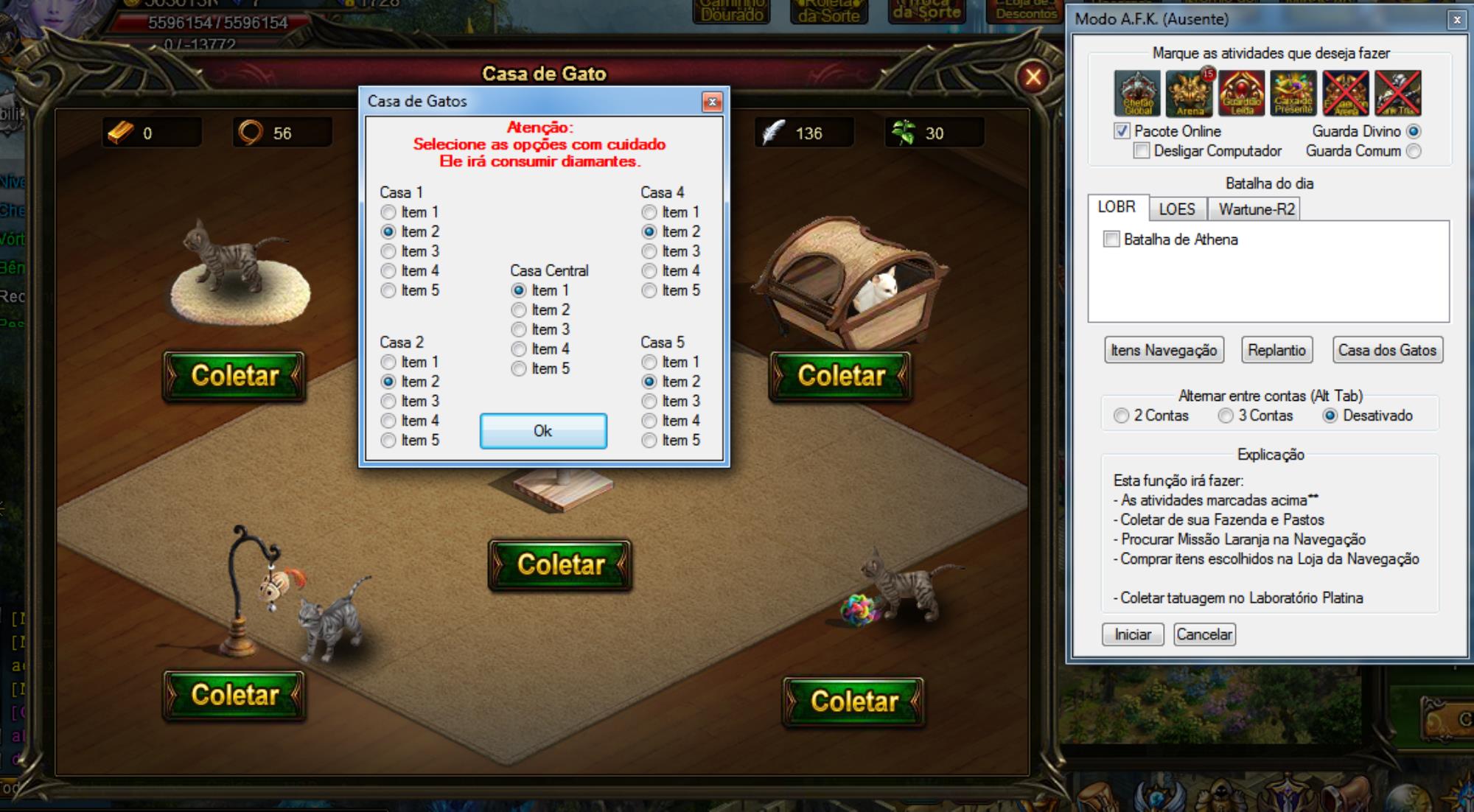Close the Casa de Gato game panel
The height and width of the screenshot is (812, 1474).
(1033, 76)
